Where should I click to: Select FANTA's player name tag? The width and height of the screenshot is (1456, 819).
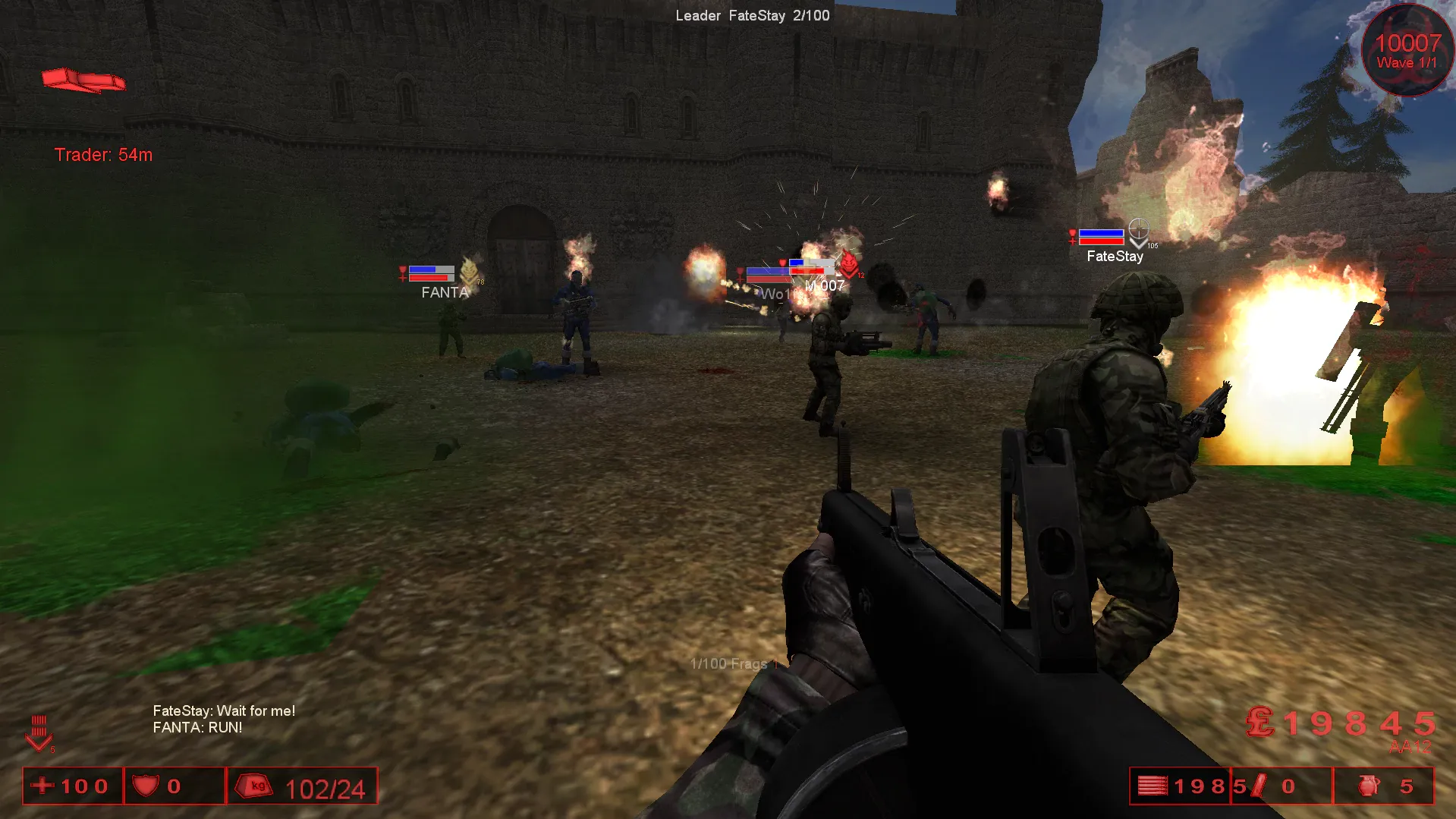coord(445,293)
